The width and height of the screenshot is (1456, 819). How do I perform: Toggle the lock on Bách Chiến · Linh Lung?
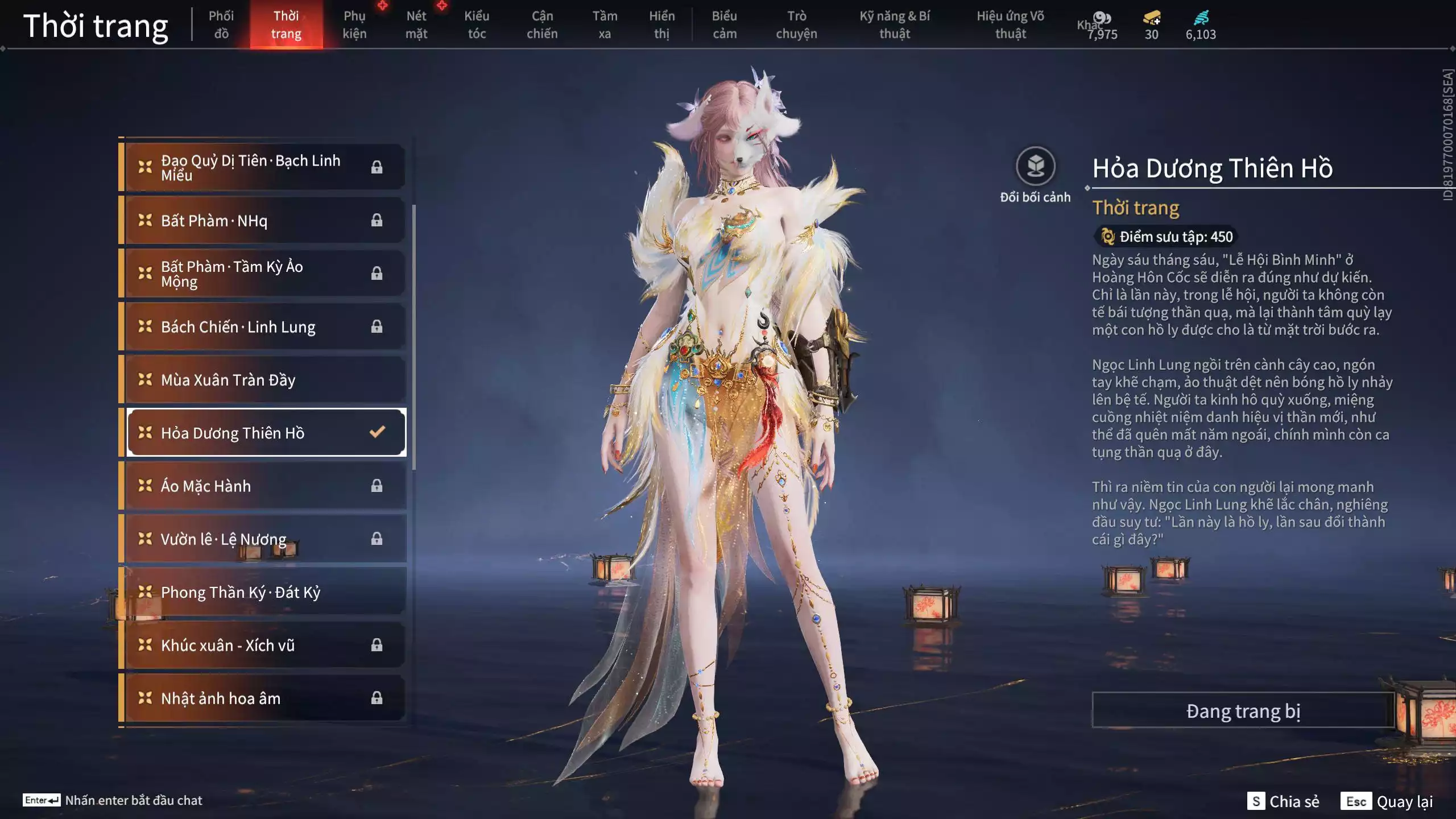pyautogui.click(x=375, y=326)
